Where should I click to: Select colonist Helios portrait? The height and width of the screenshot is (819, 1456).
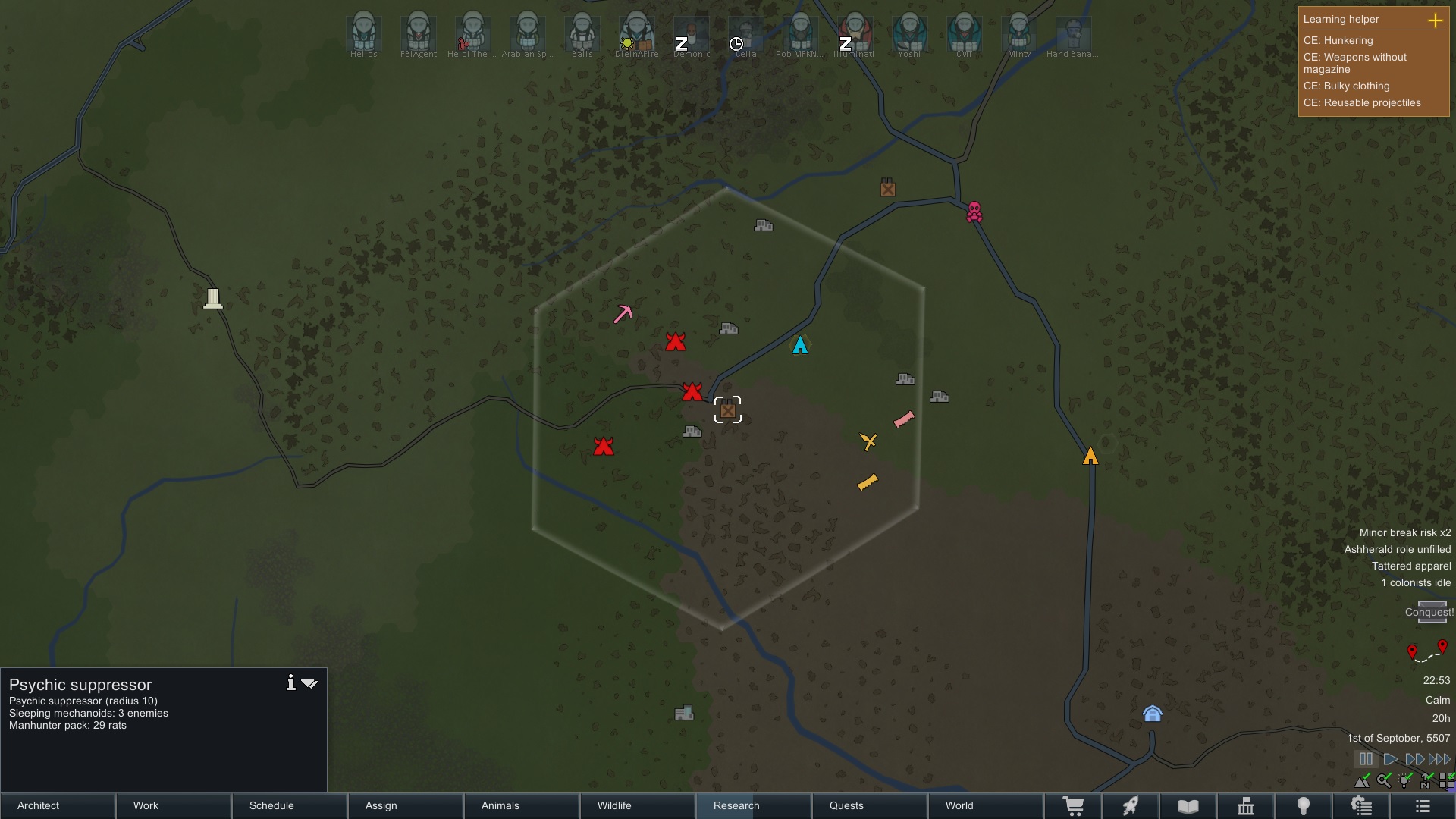click(363, 34)
